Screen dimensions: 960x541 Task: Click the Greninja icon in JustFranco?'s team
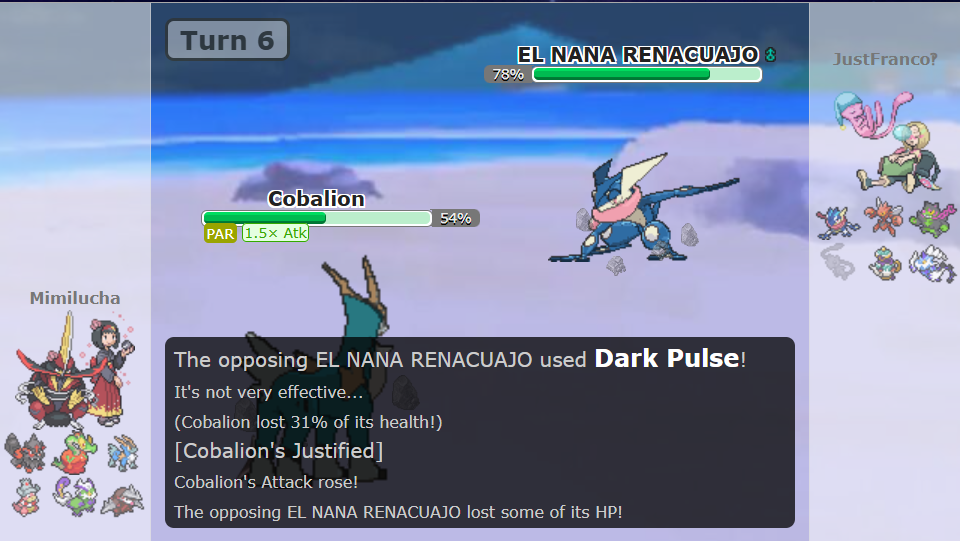[x=837, y=221]
